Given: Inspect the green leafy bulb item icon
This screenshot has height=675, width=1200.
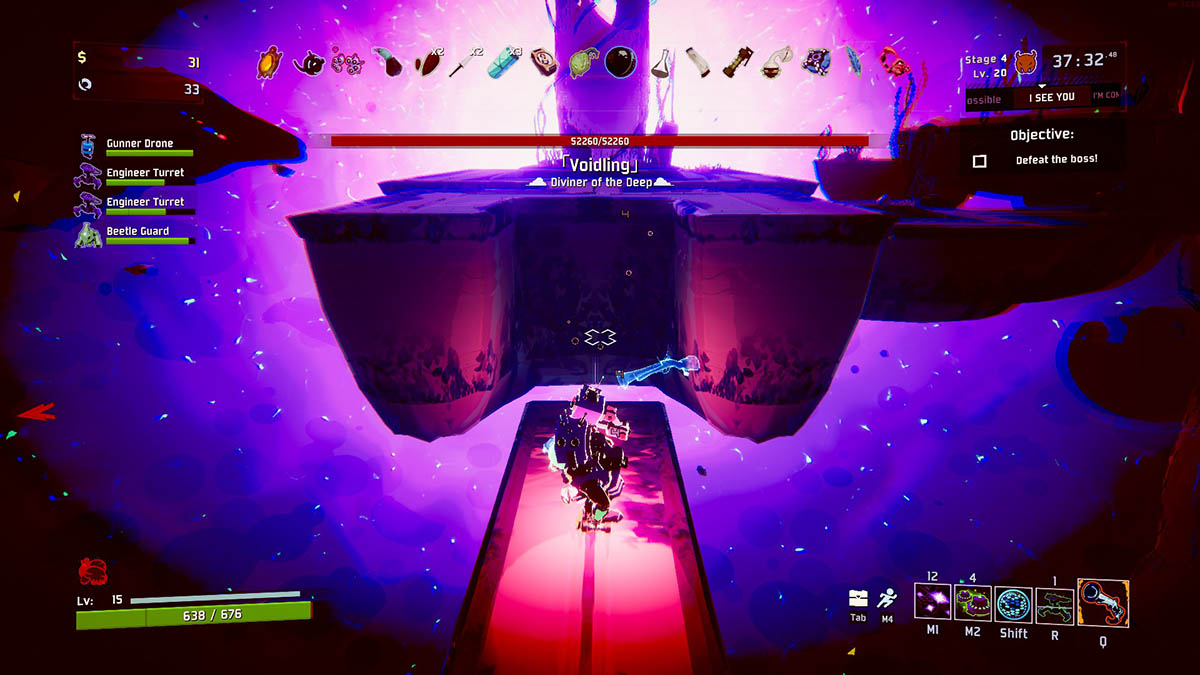Looking at the screenshot, I should point(581,63).
